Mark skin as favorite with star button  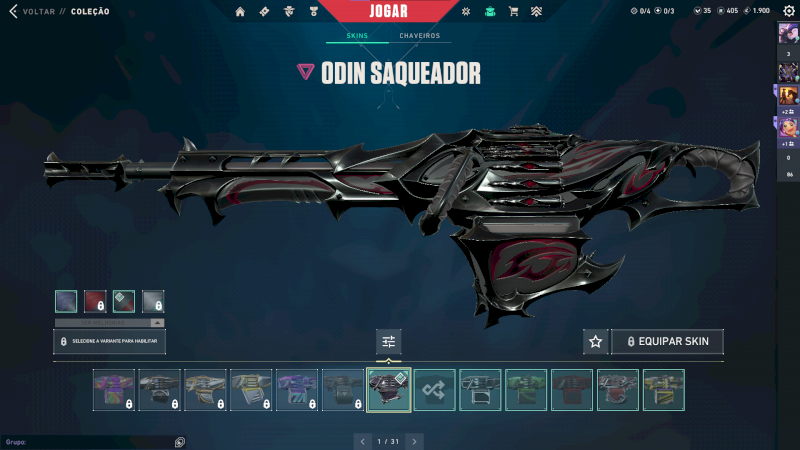click(x=595, y=342)
